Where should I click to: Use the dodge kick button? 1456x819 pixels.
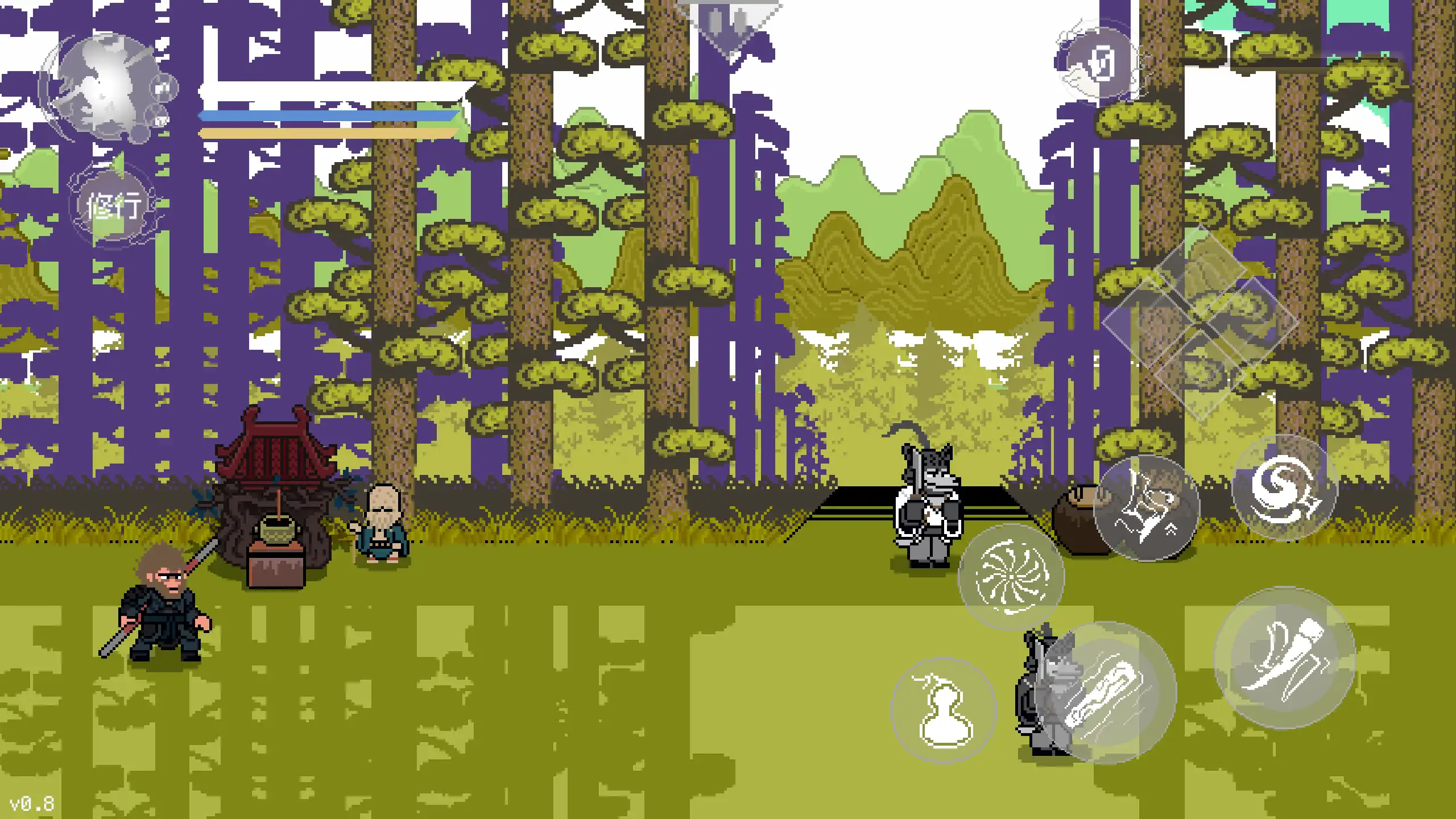(1284, 659)
